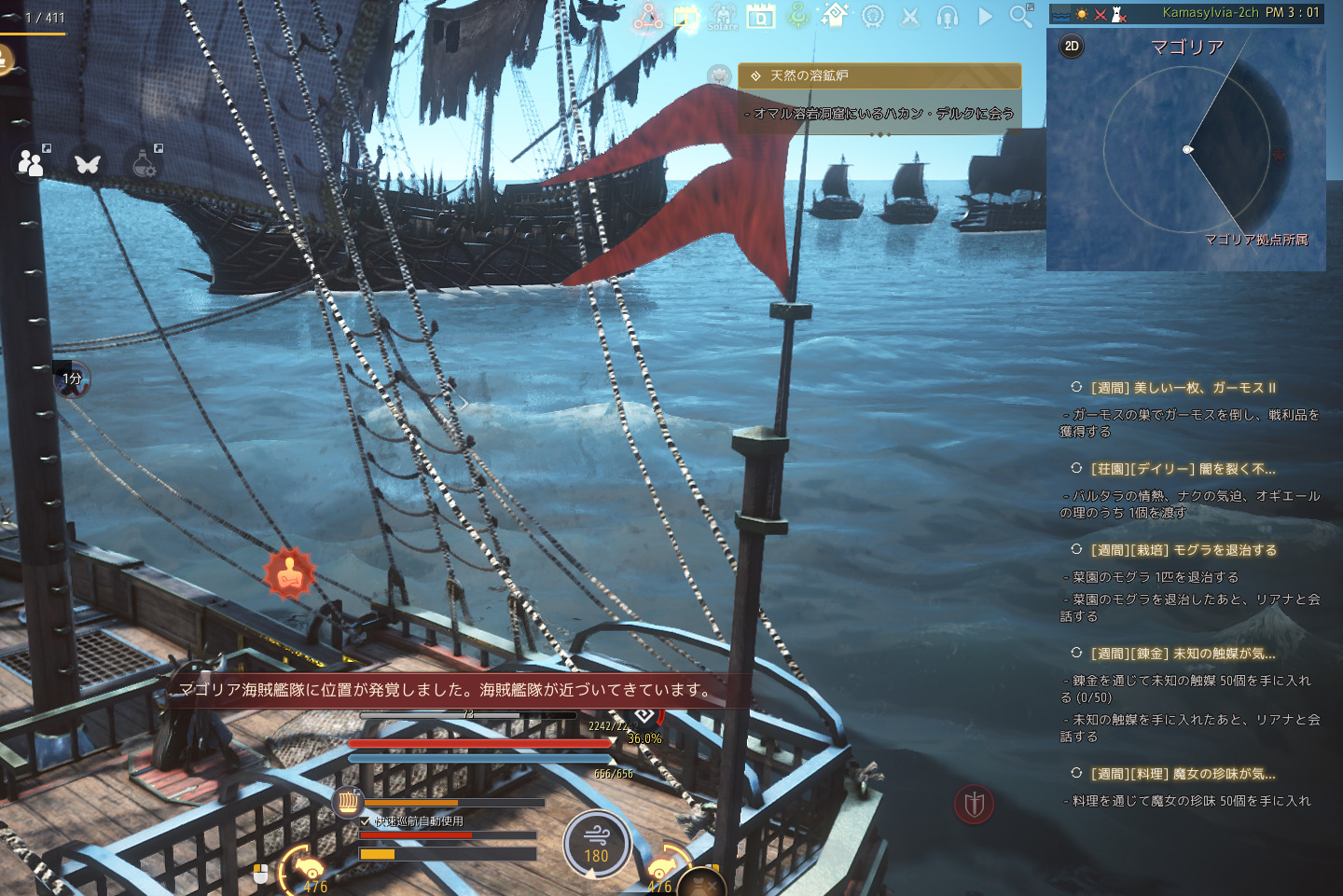Pop out the party widget via its corner arrow

pyautogui.click(x=46, y=148)
